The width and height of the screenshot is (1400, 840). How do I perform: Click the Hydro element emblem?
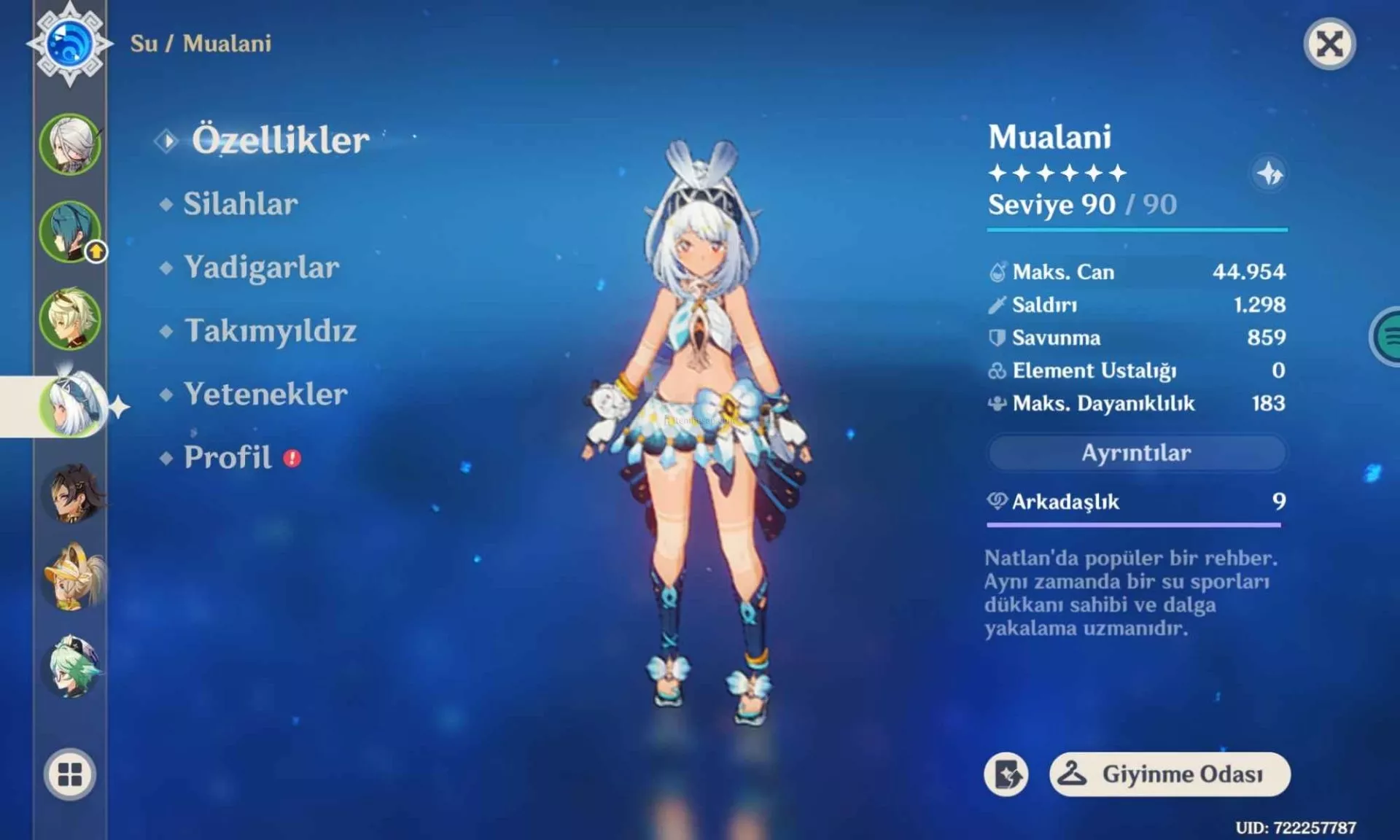tap(69, 44)
